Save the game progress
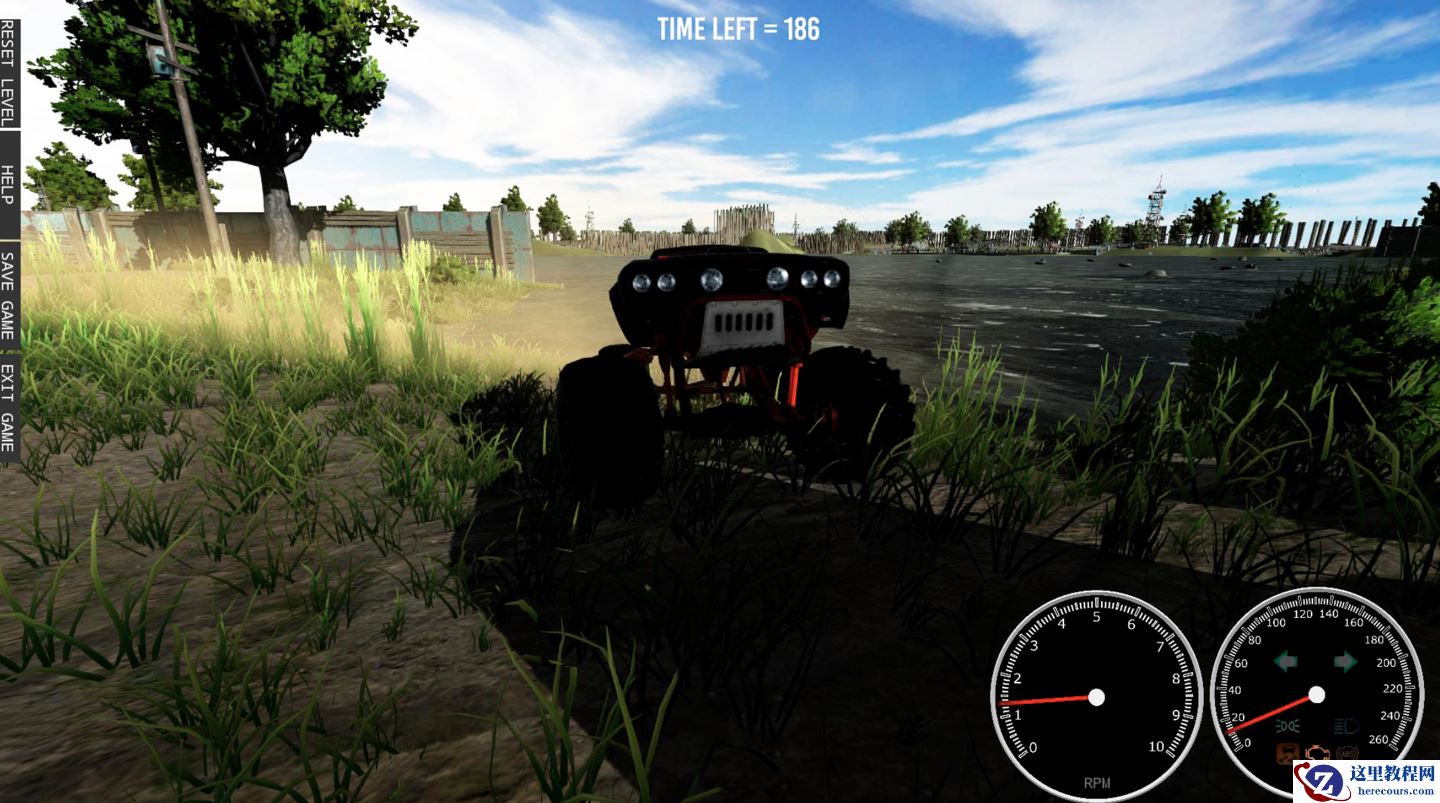The width and height of the screenshot is (1440, 803). [x=8, y=296]
